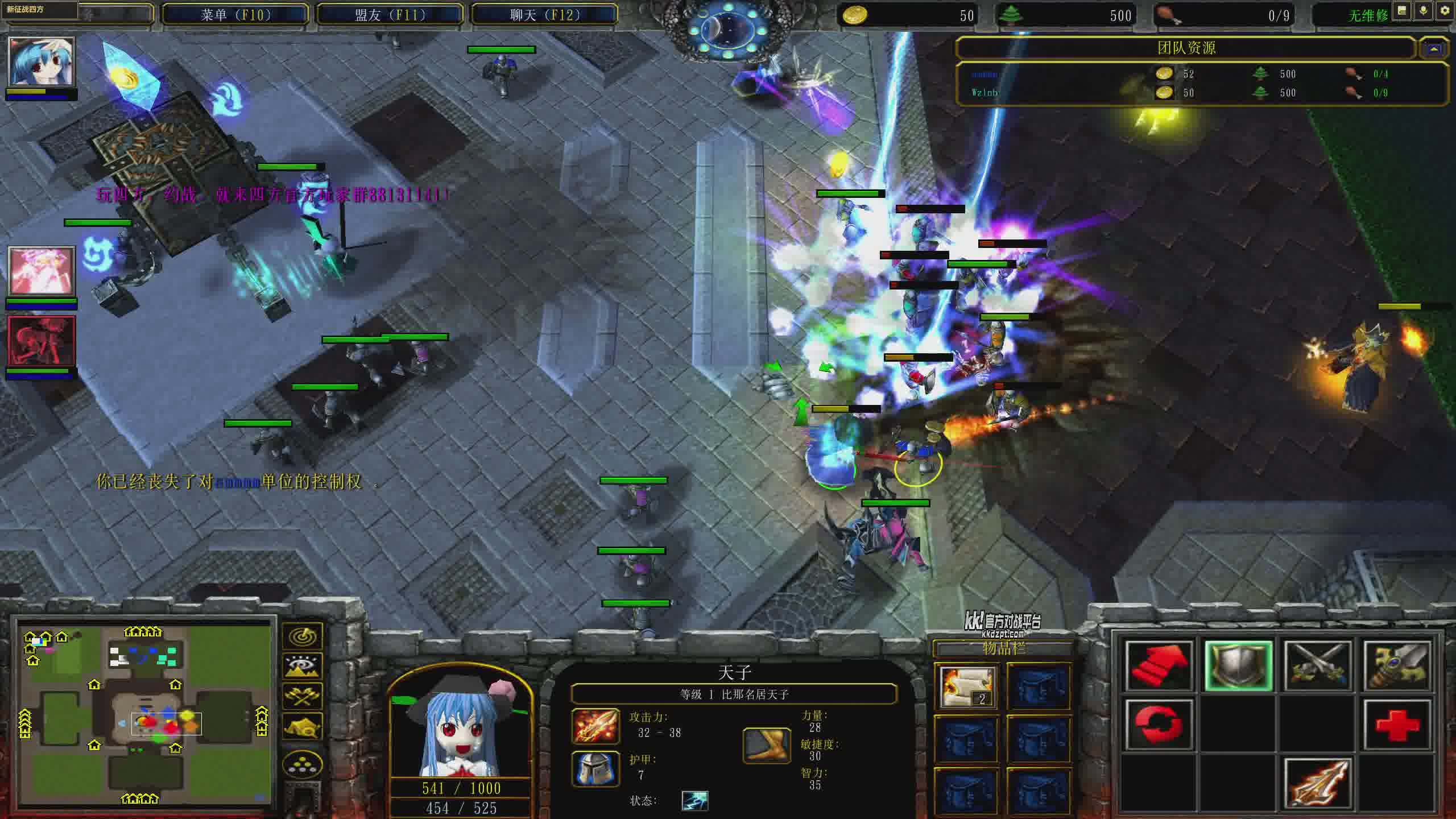
Task: Collapse the 团队资源 team resources panel
Action: tap(1434, 49)
